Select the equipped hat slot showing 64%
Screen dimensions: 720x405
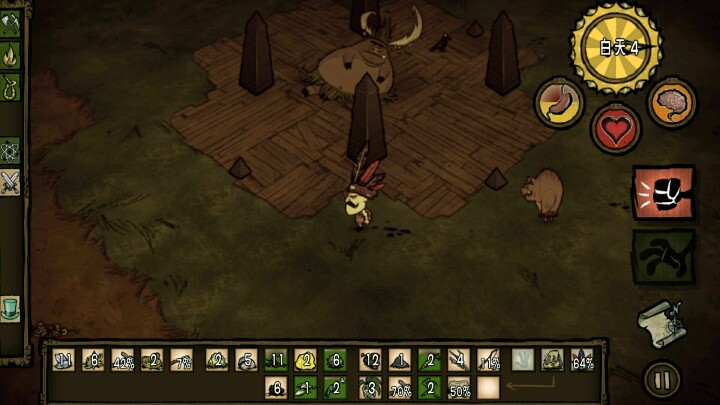tap(581, 361)
